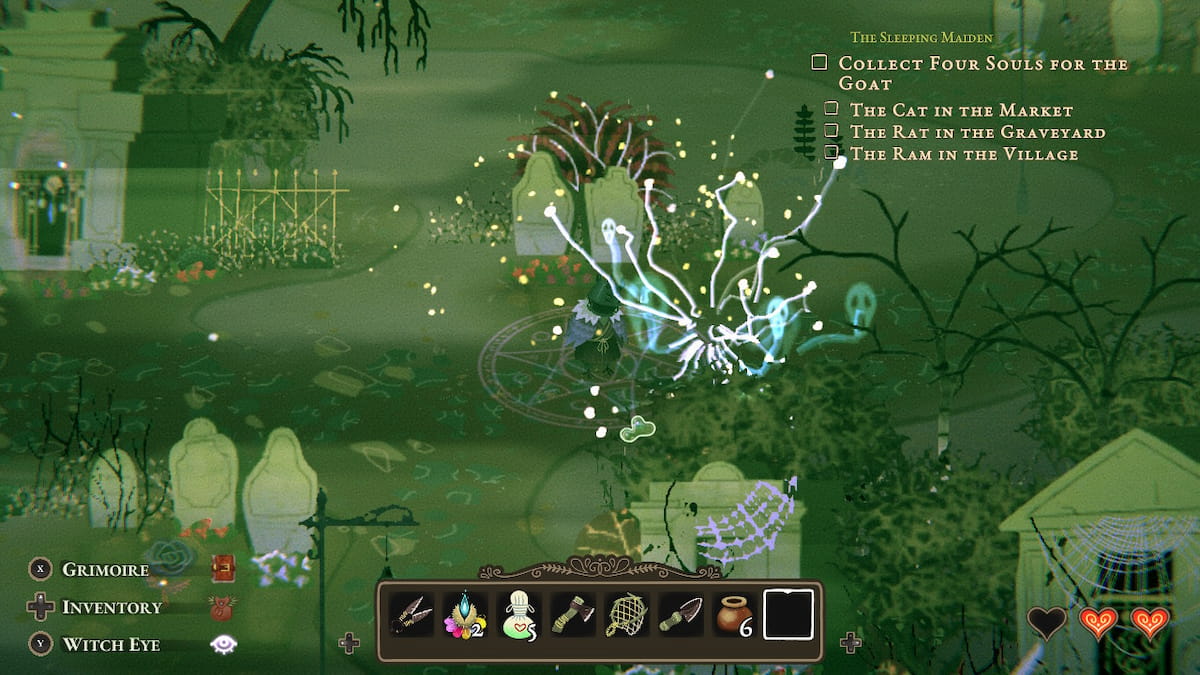Click The Cat in the Market objective

(x=961, y=110)
